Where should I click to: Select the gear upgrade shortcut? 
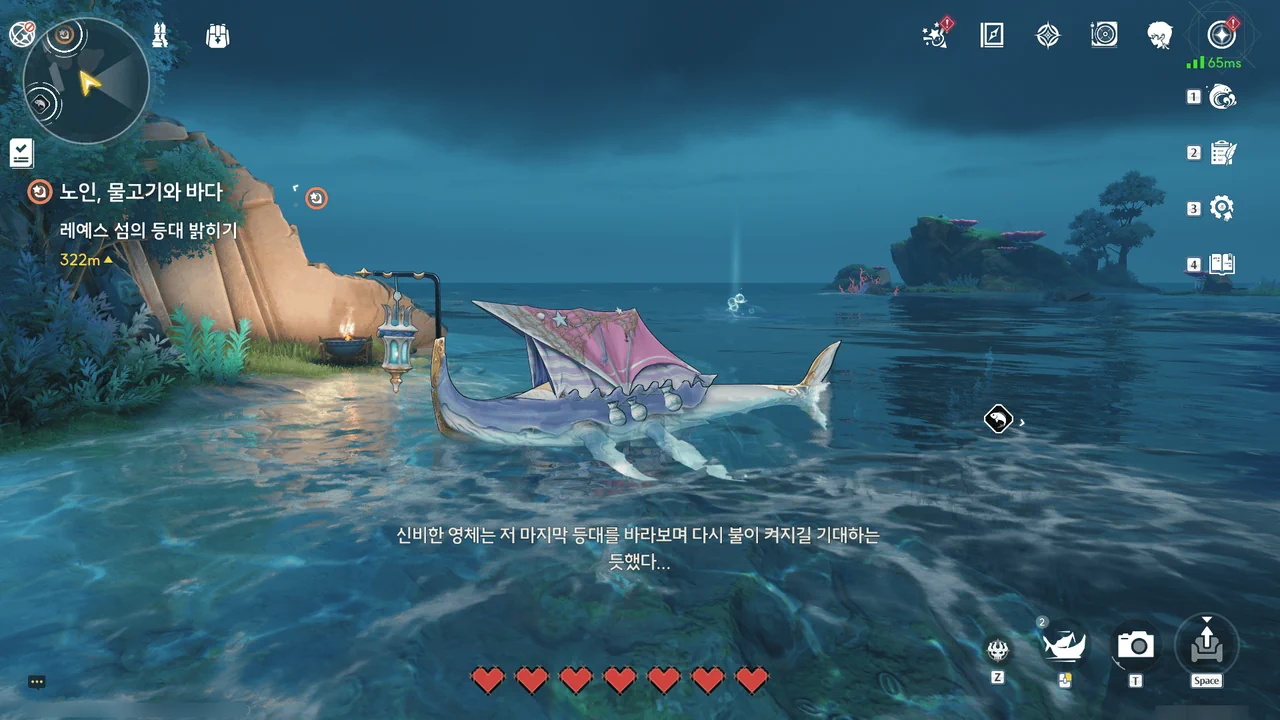[1222, 208]
